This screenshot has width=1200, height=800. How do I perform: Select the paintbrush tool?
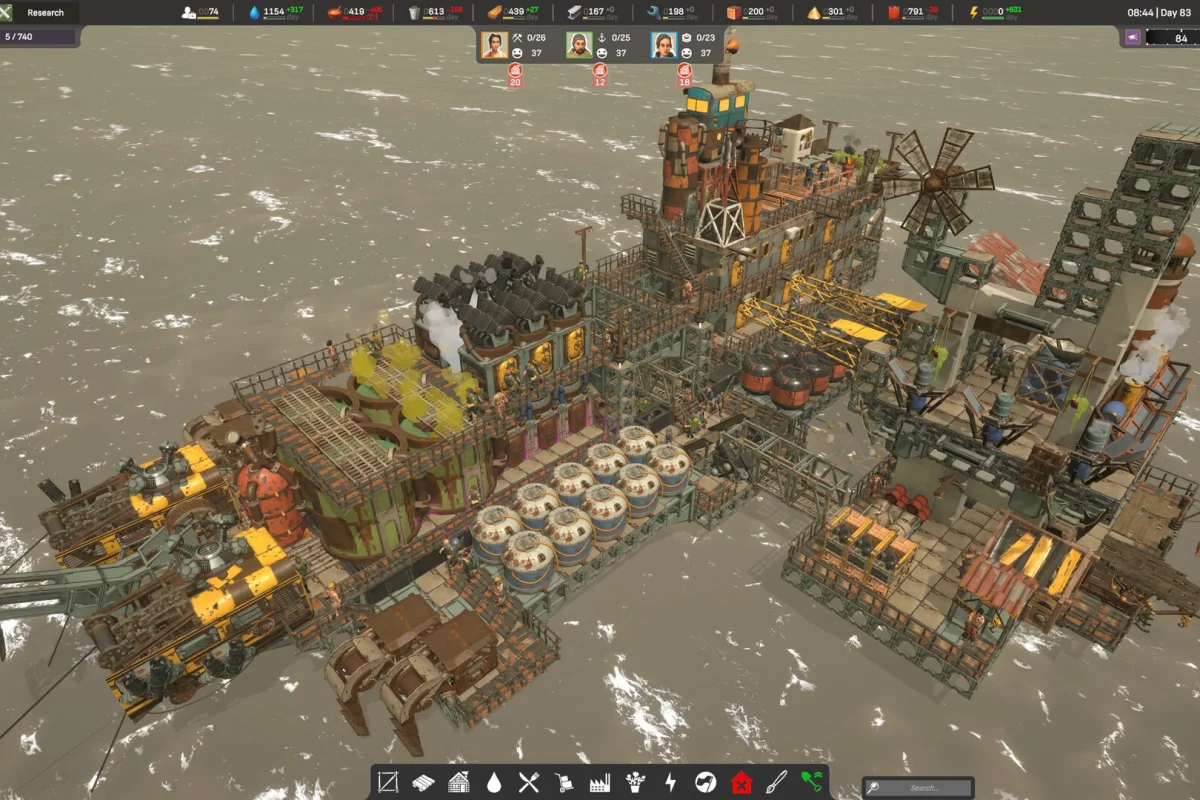click(777, 782)
